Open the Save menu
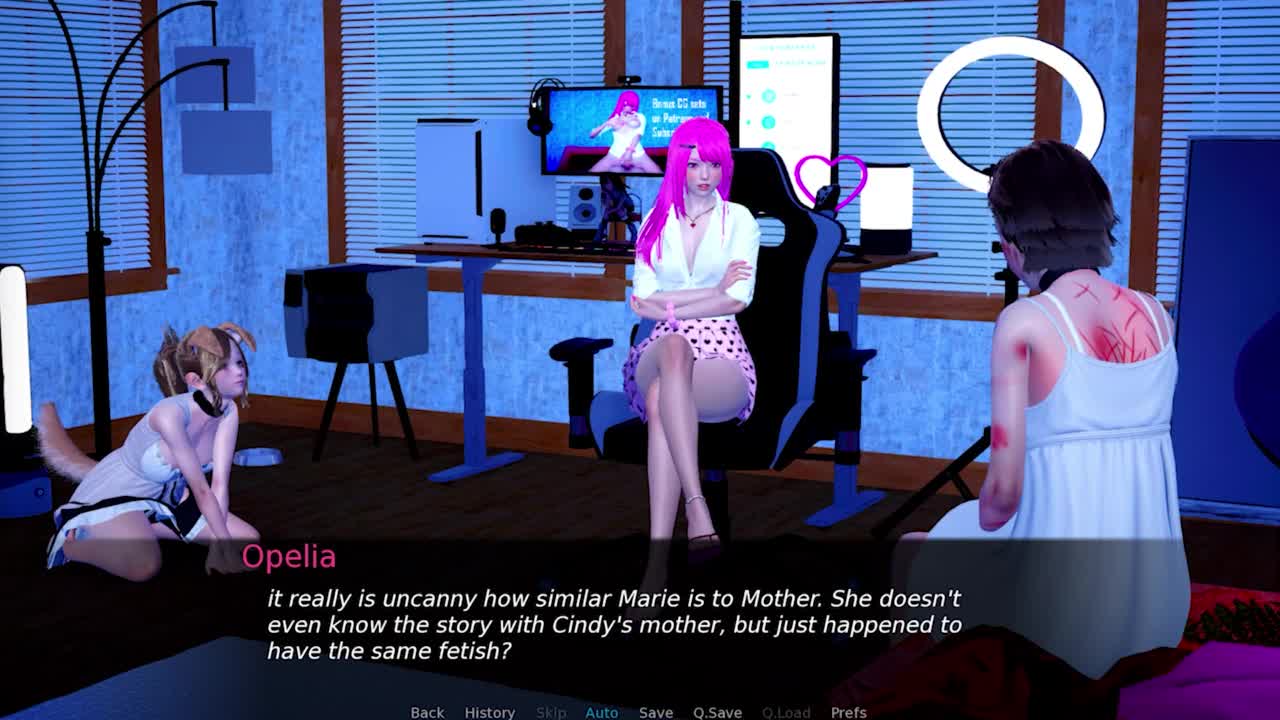The height and width of the screenshot is (720, 1280). 656,712
